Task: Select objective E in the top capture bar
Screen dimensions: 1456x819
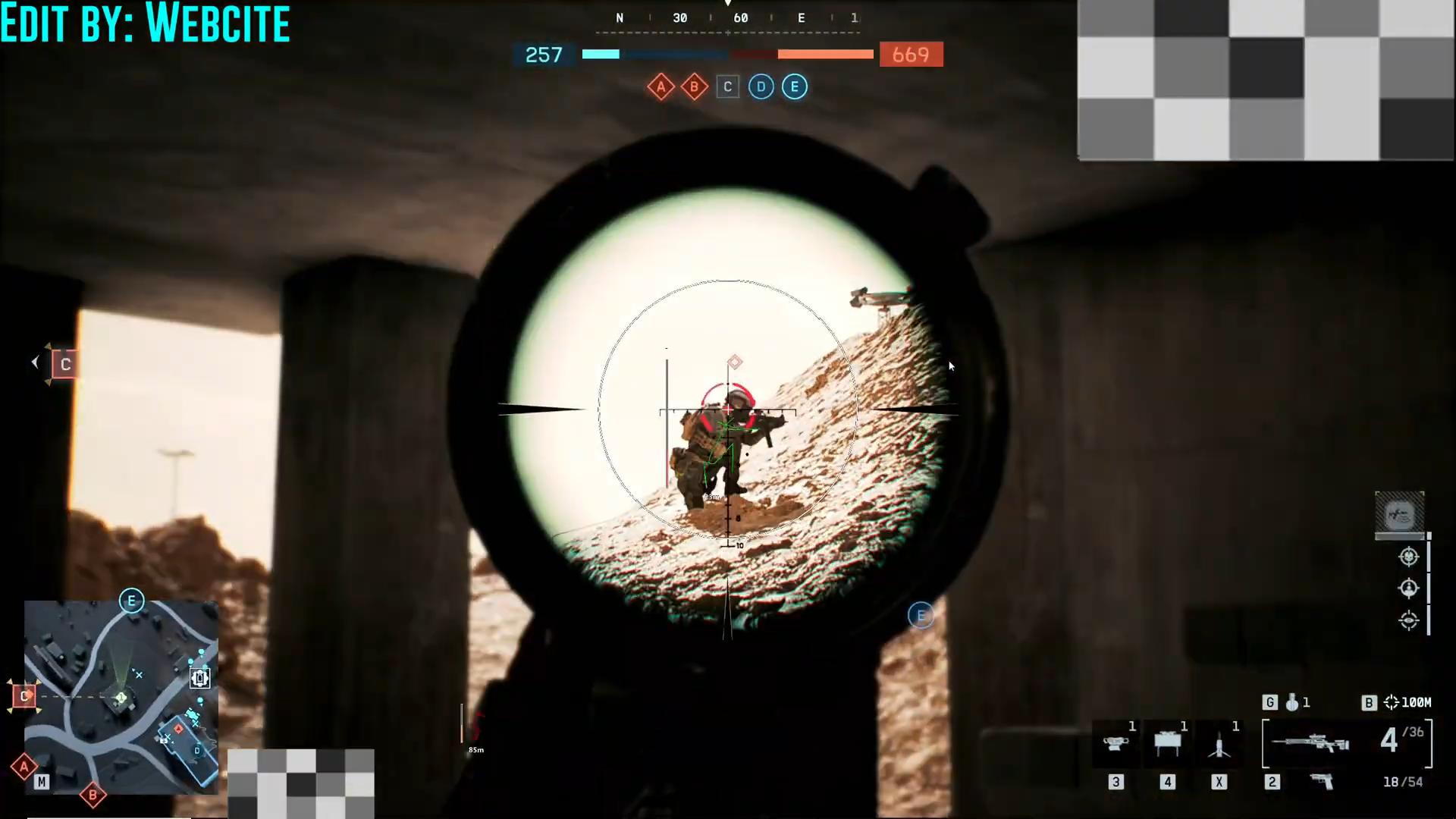Action: tap(794, 87)
